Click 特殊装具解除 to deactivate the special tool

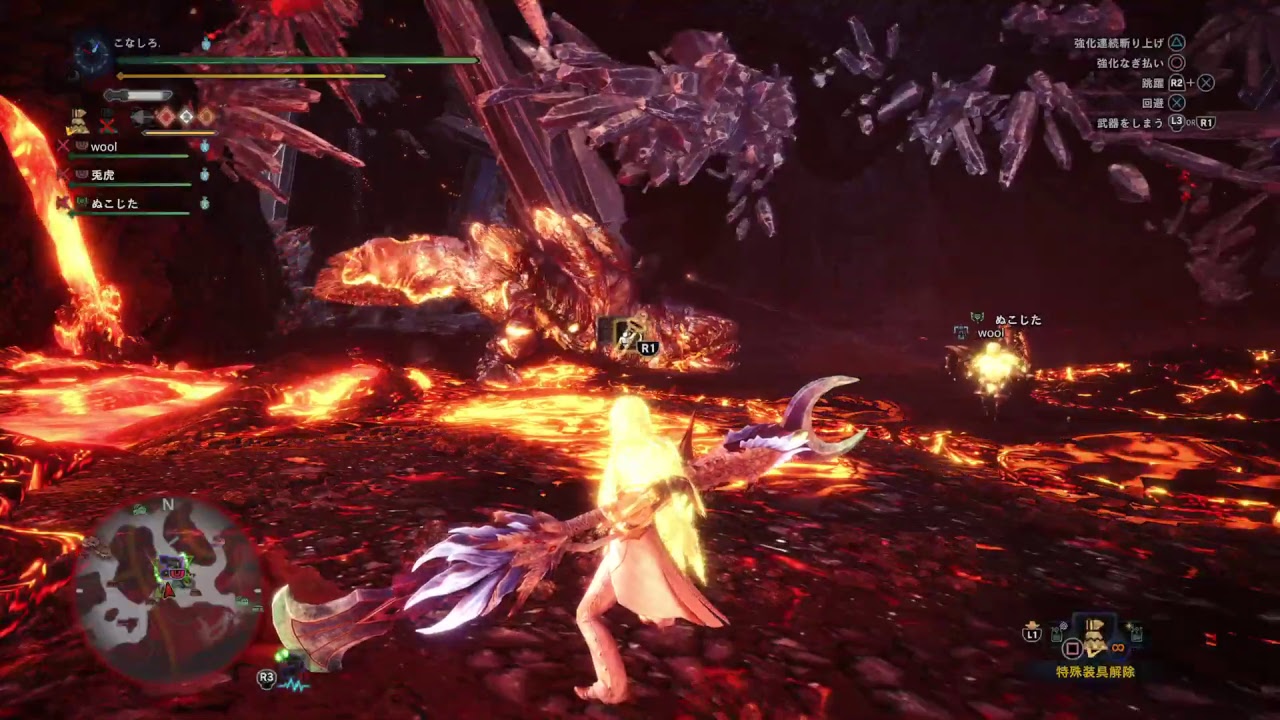pyautogui.click(x=1096, y=670)
